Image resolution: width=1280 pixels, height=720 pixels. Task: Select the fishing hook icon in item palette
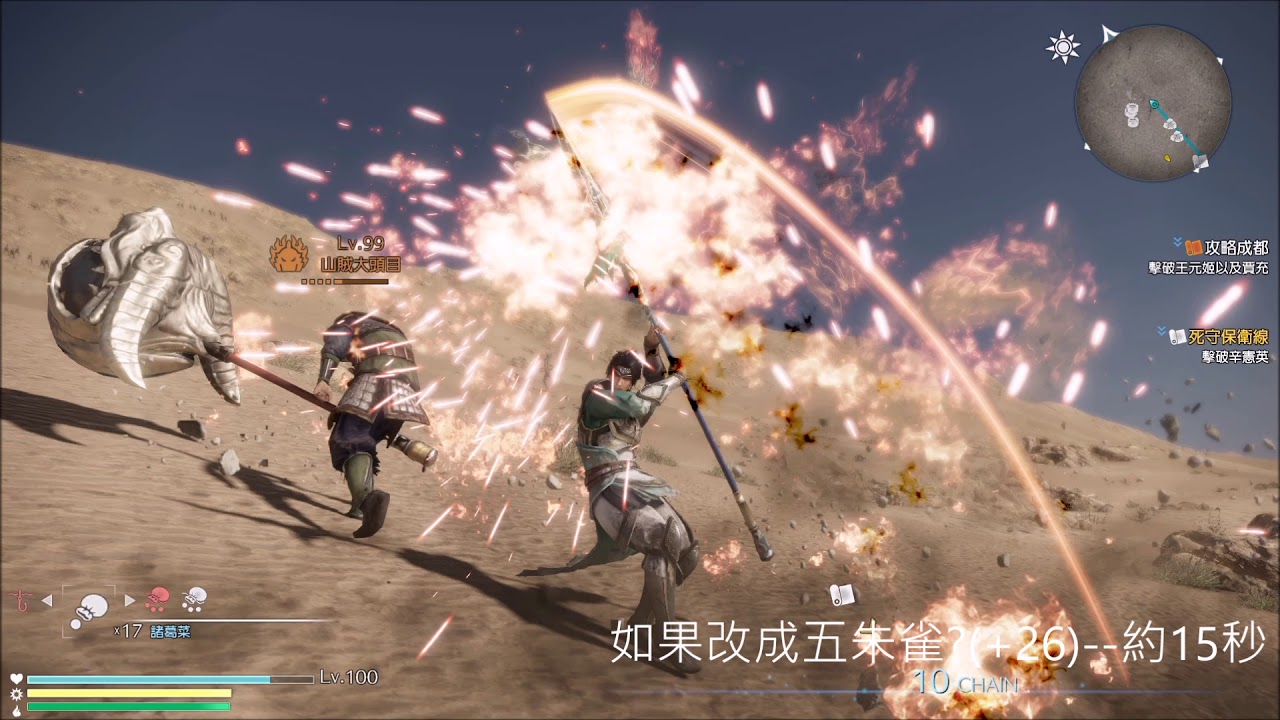22,600
